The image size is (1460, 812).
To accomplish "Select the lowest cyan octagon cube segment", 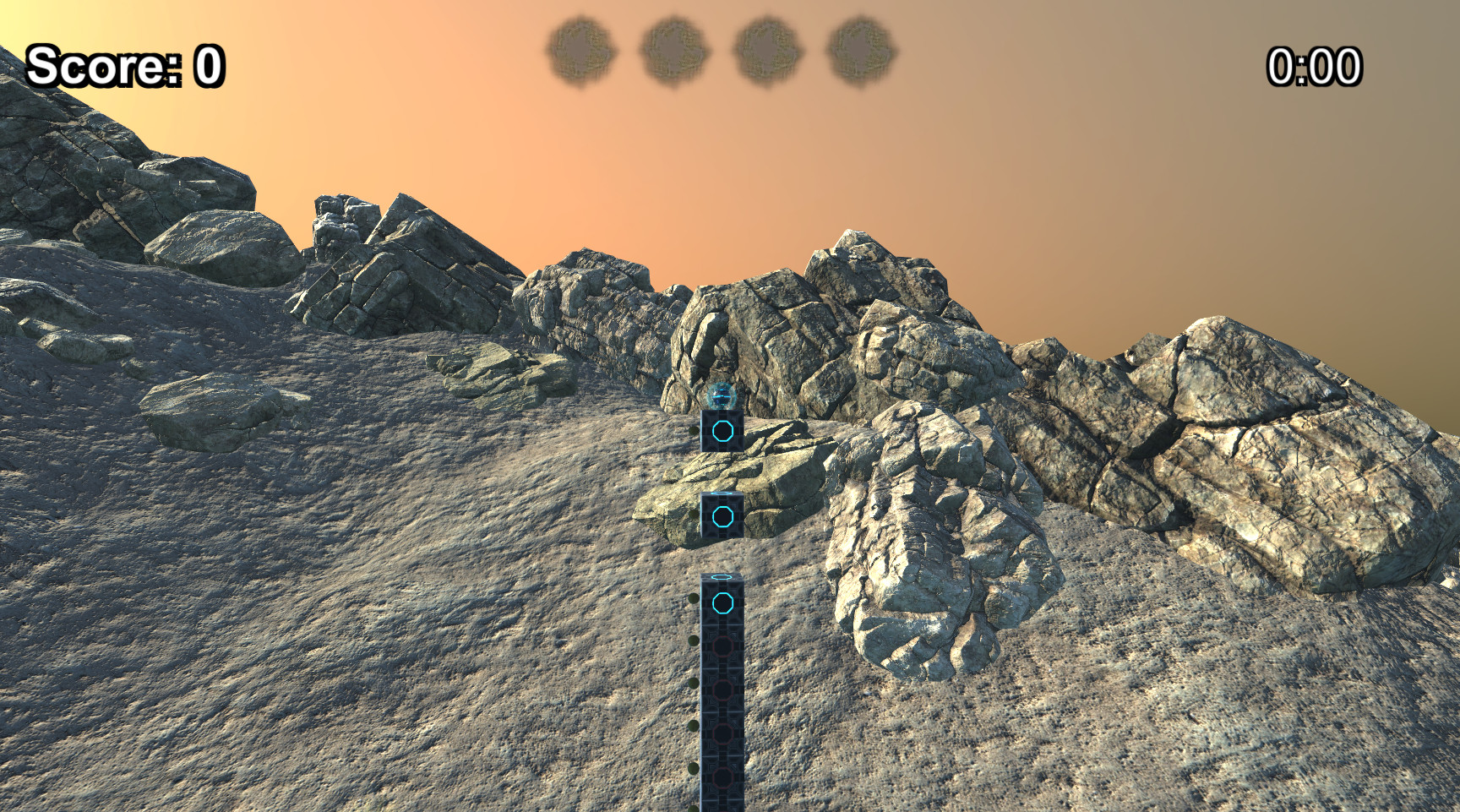I will coord(722,604).
